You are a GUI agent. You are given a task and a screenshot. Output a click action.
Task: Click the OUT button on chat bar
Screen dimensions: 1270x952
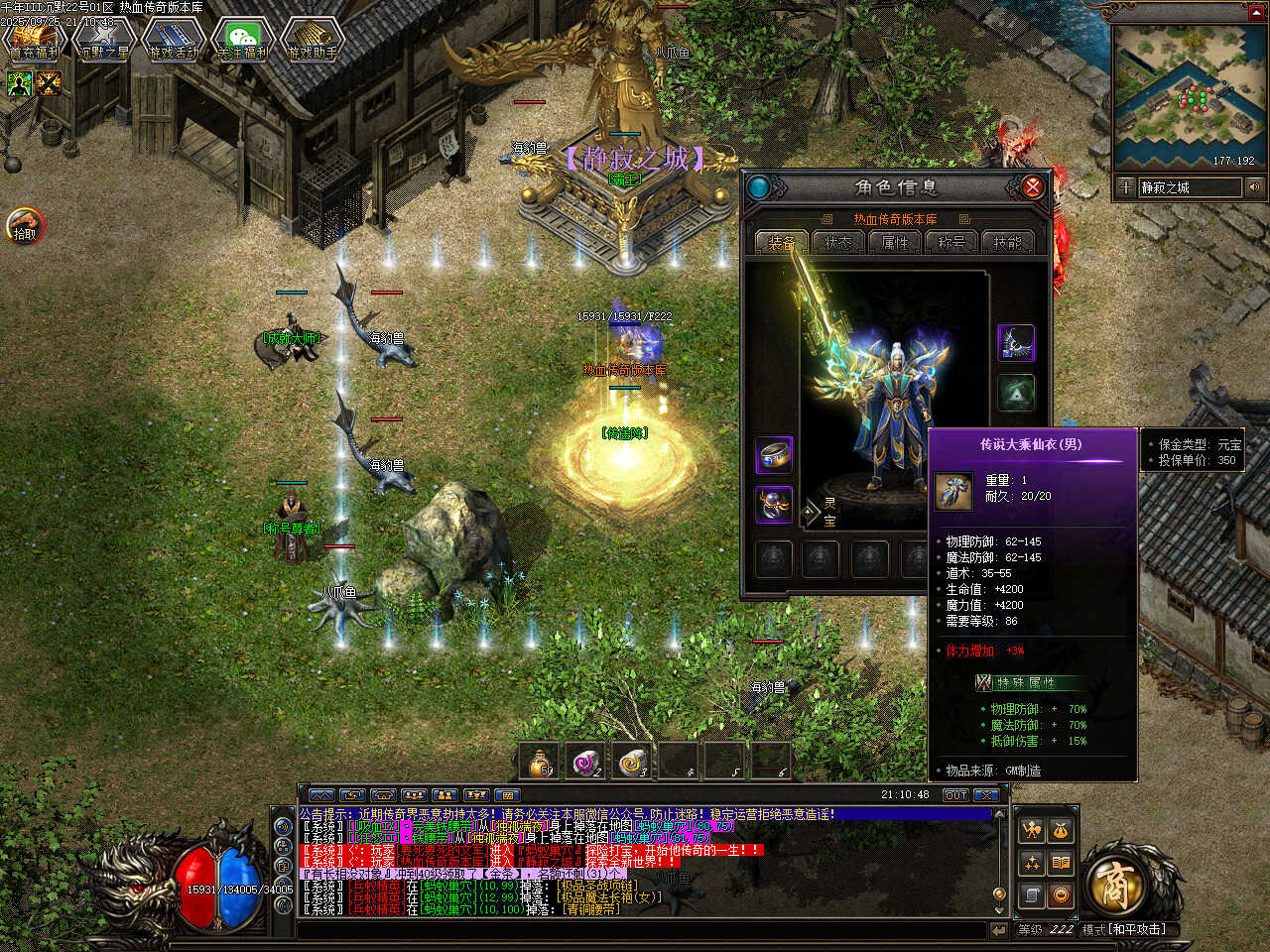point(954,795)
